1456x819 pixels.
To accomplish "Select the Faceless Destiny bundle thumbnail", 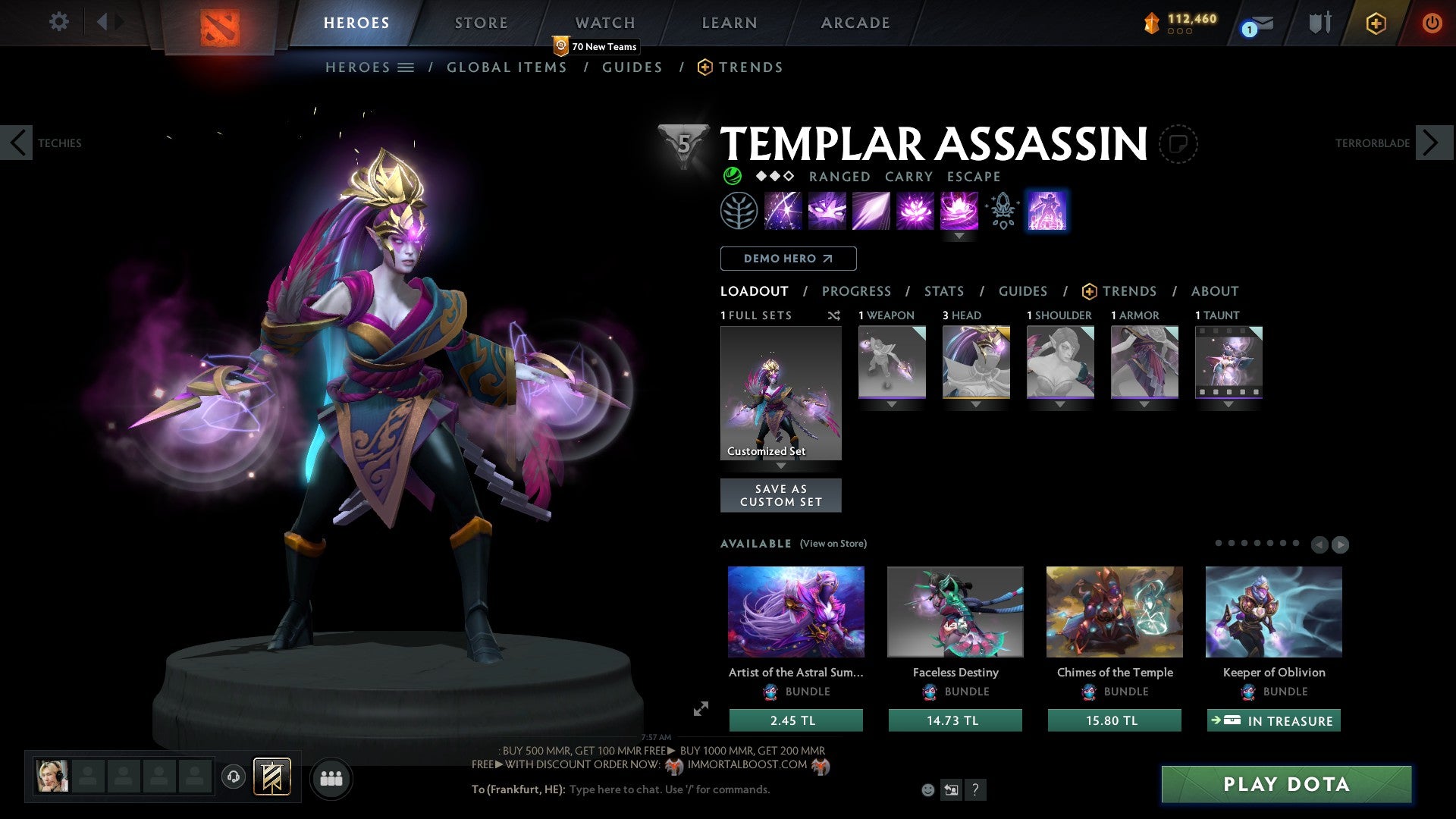I will click(x=955, y=611).
